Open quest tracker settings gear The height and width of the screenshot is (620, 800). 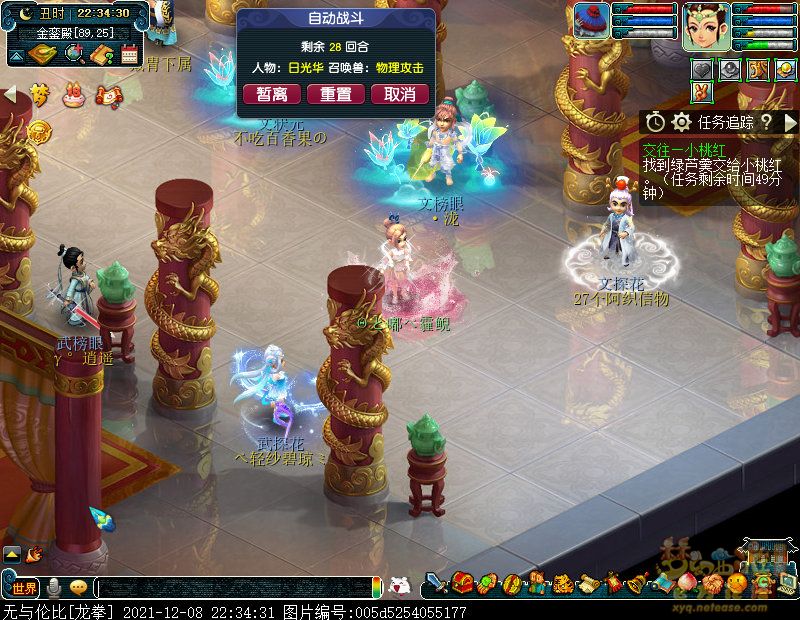(x=682, y=122)
